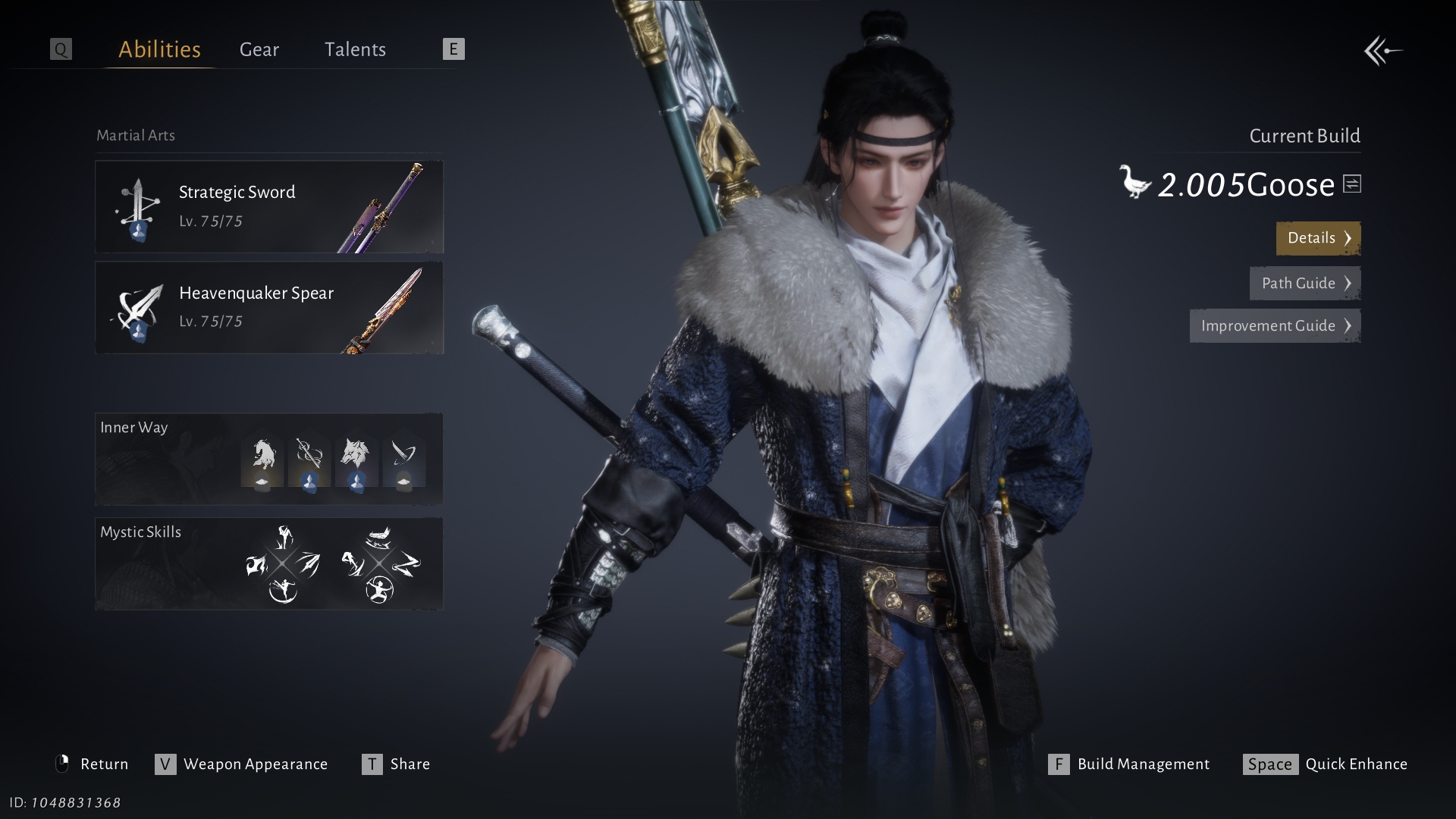Choose the Heavenquaker Spear martial art

pos(269,308)
